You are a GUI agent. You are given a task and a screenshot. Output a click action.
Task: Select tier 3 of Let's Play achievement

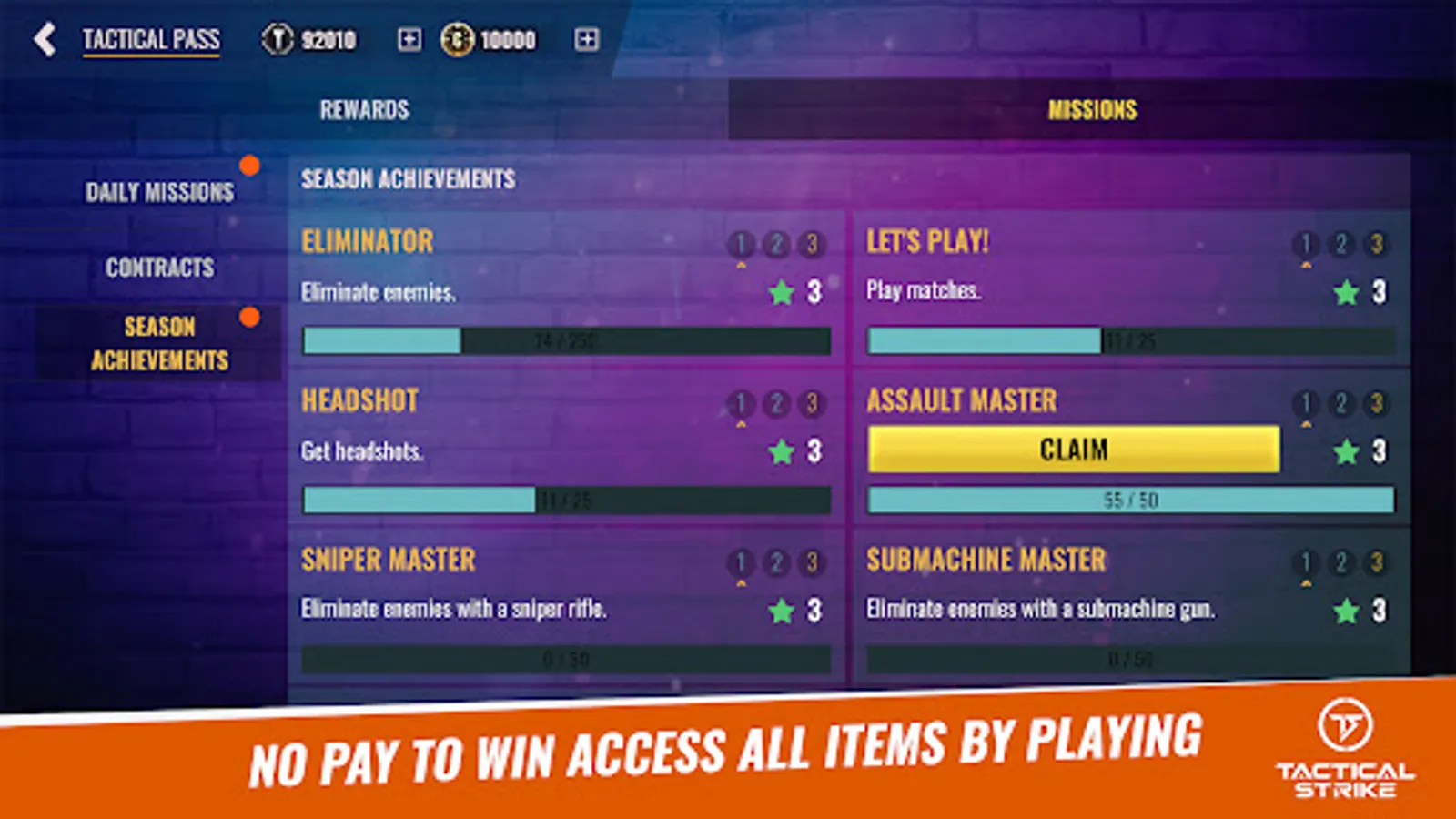coord(1377,244)
